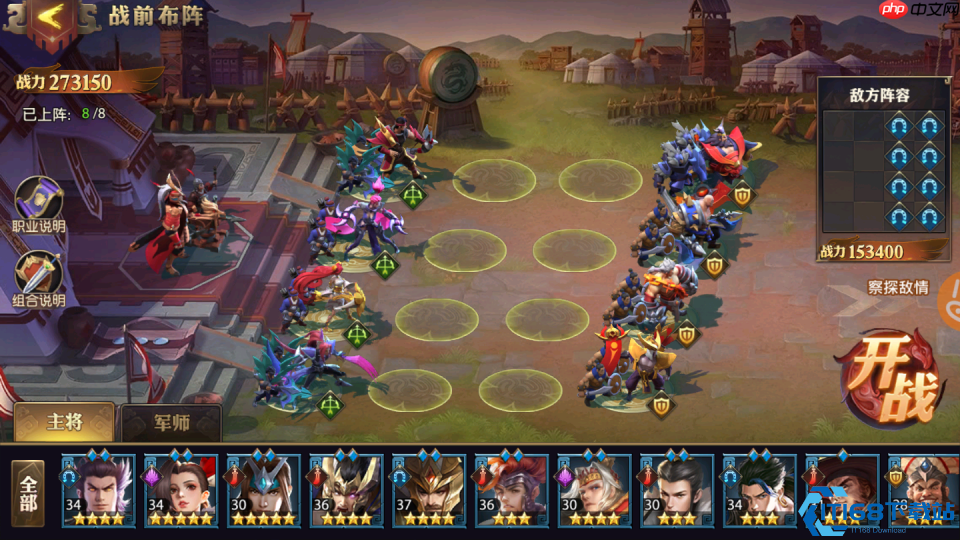
Task: Select the level 37 hero card
Action: (428, 490)
